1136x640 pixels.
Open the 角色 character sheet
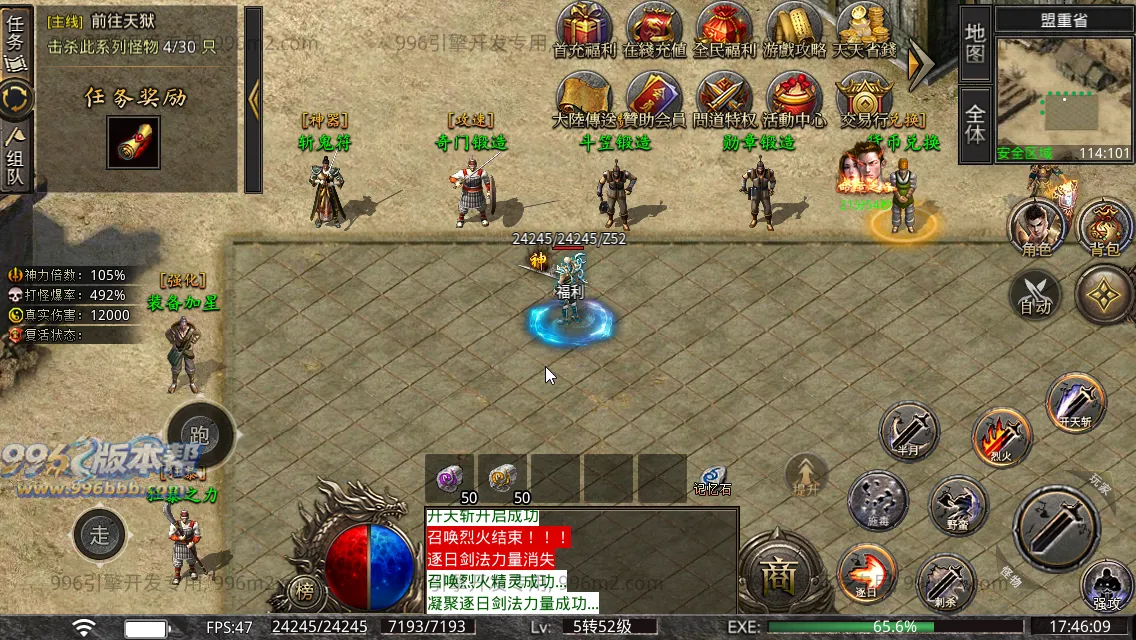tap(1037, 226)
